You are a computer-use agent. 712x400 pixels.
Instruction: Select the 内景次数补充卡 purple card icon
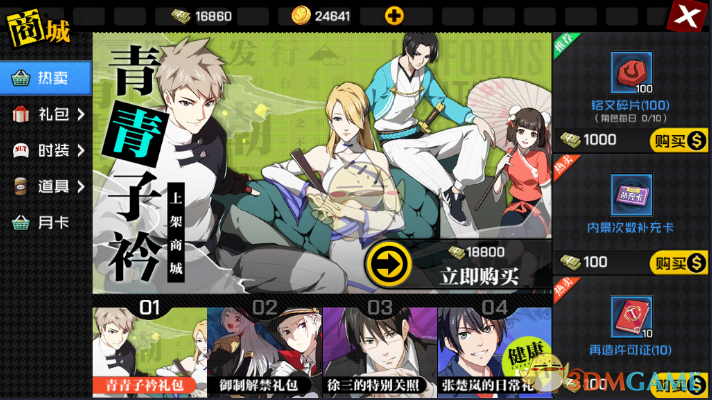click(x=631, y=197)
